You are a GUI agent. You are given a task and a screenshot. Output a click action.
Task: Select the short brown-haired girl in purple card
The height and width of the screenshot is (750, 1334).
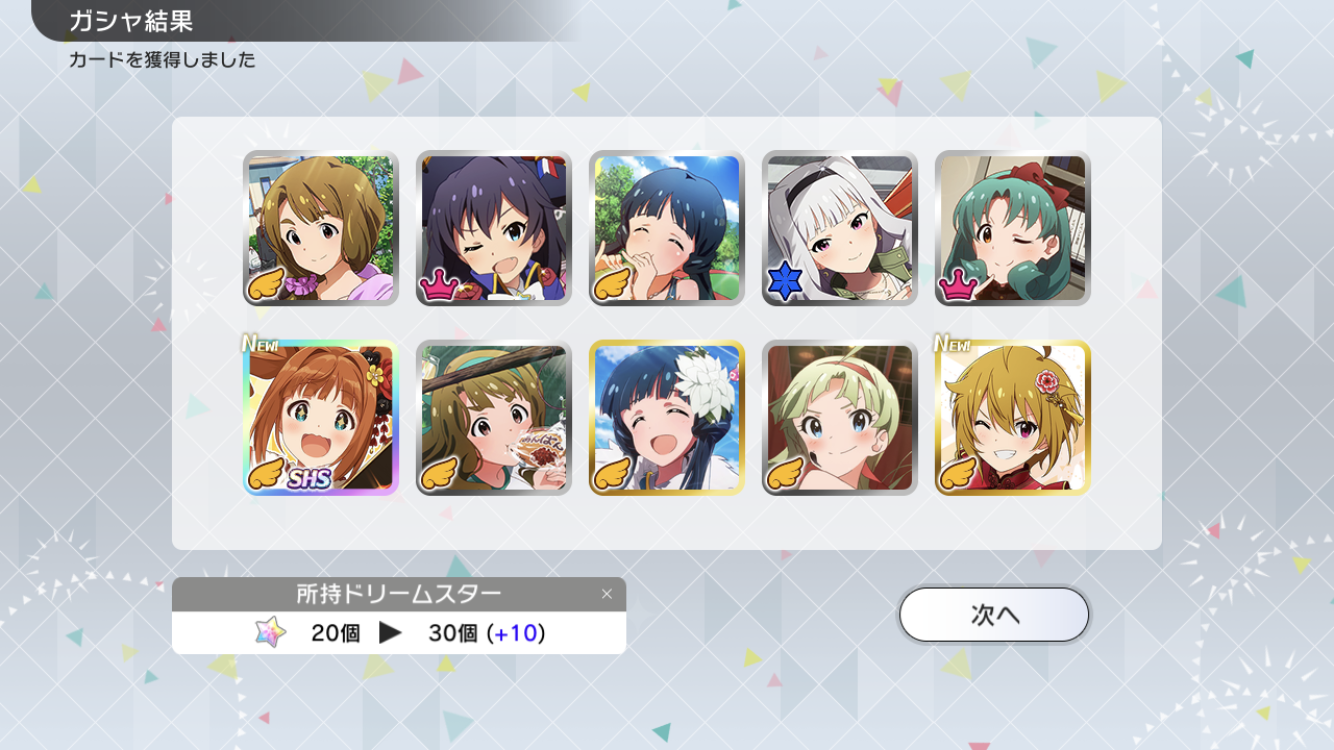point(321,228)
